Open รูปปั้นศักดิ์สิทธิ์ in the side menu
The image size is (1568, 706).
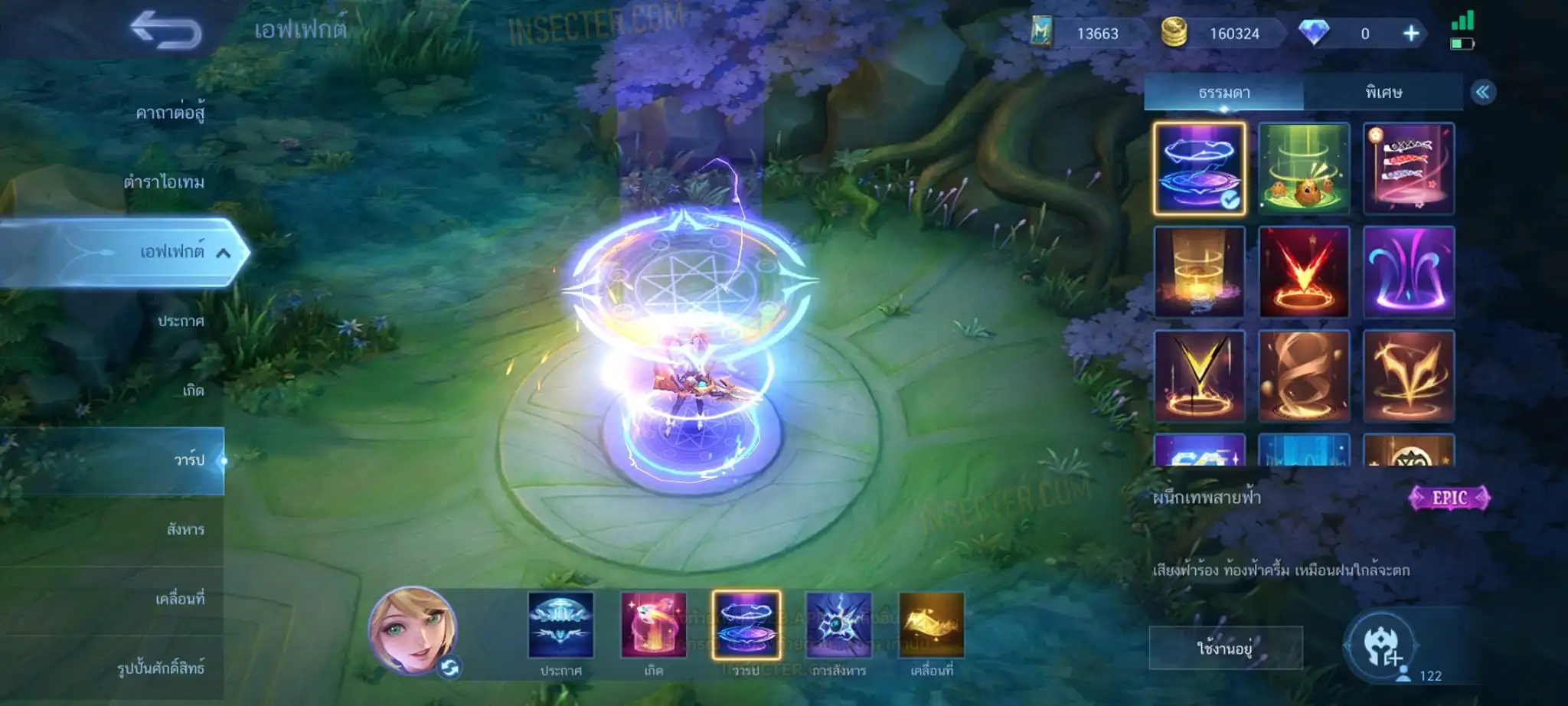(161, 668)
